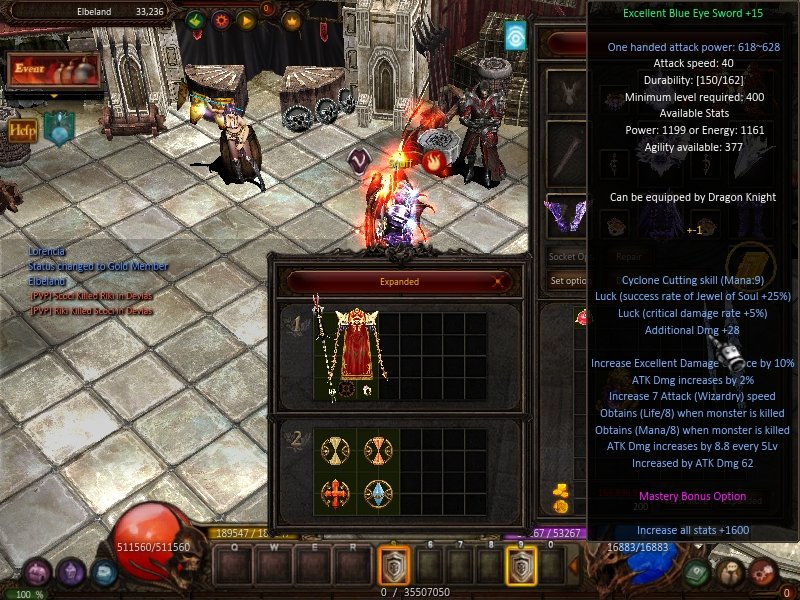Choose the blue crystal emblem item
The width and height of the screenshot is (800, 600).
click(377, 495)
